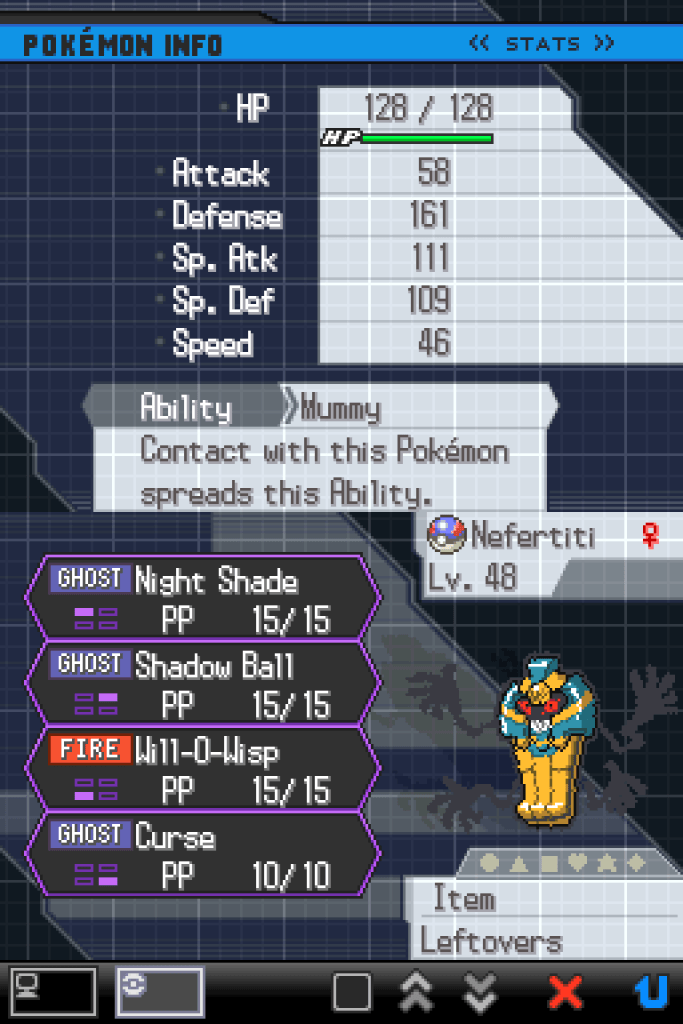Viewport: 683px width, 1024px height.
Task: Toggle the triangle marking
Action: 518,862
